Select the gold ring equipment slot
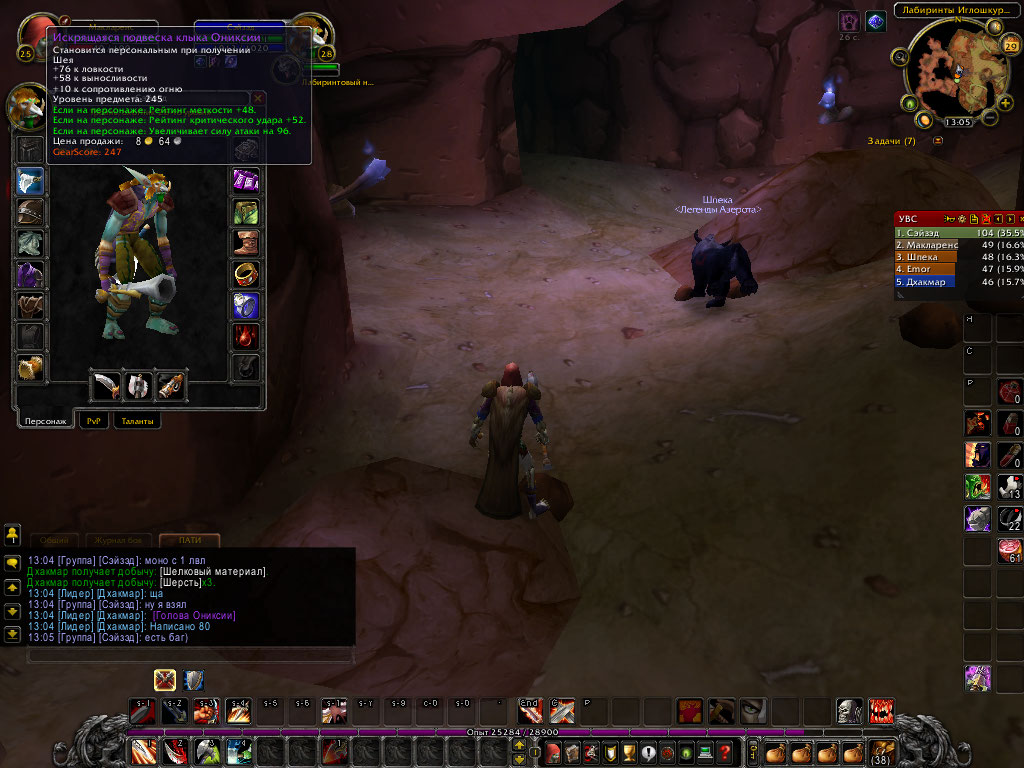Screen dimensions: 1024x768 [x=246, y=274]
